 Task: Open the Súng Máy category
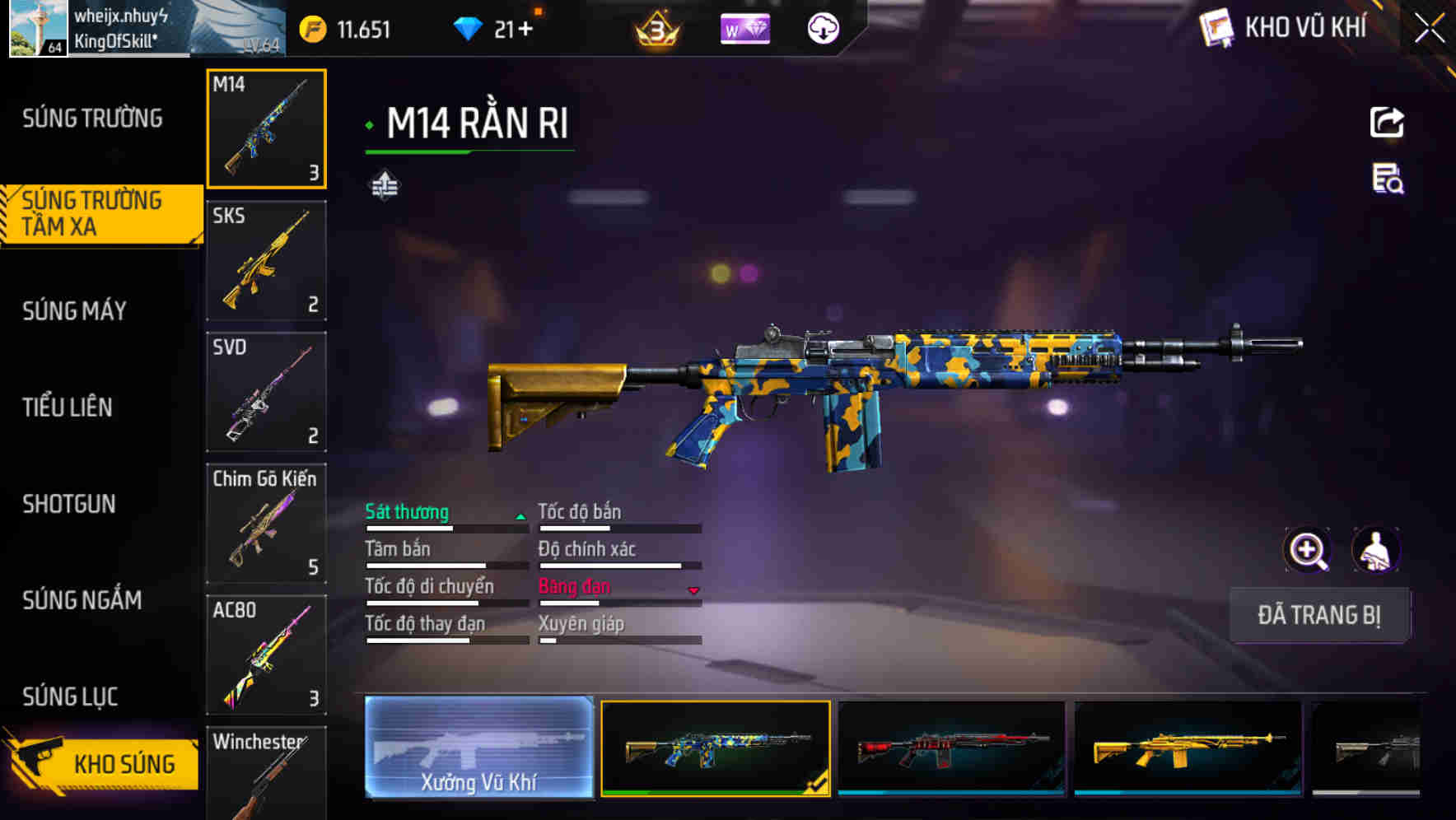[75, 311]
